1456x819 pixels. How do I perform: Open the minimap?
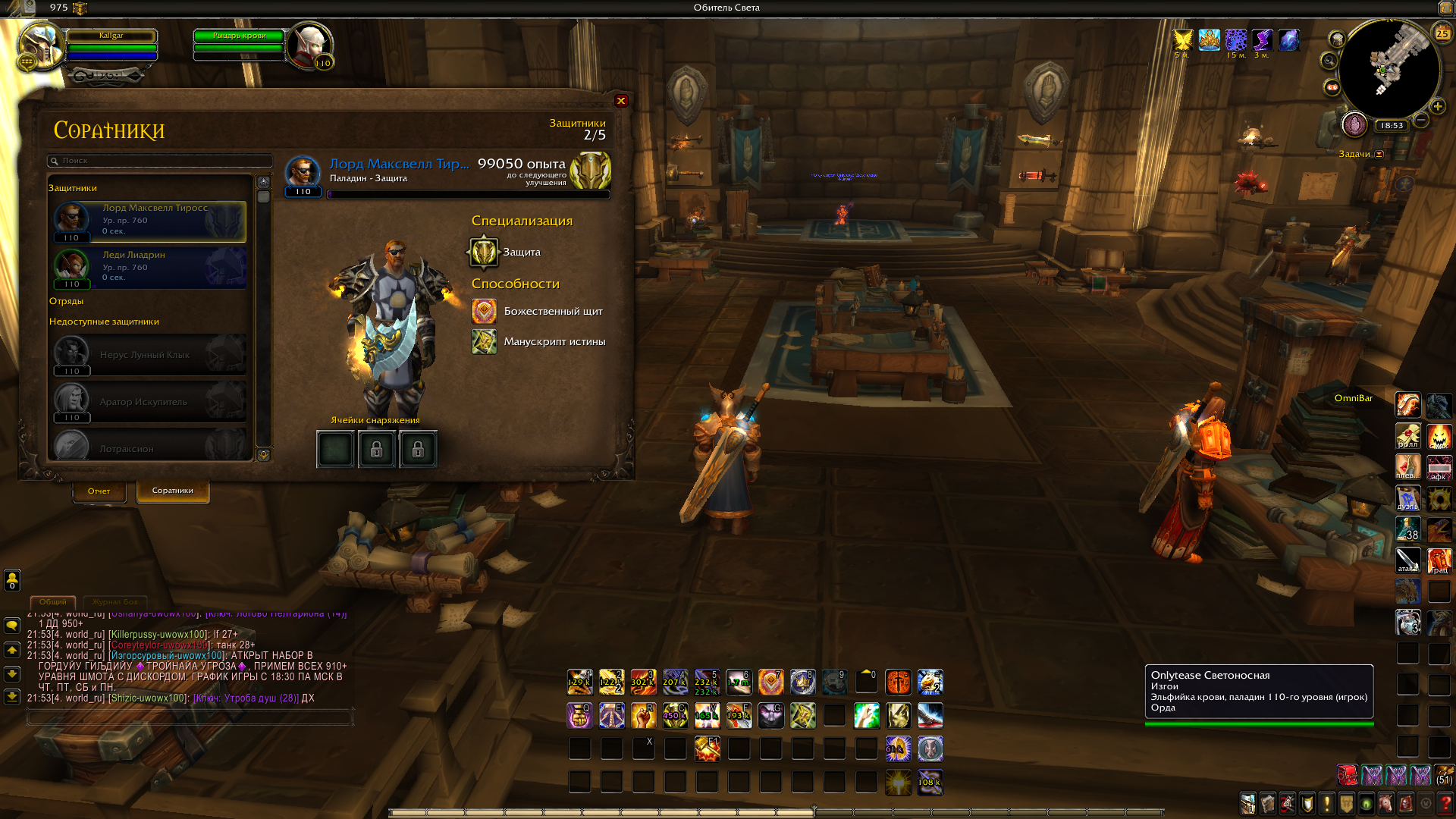pyautogui.click(x=1389, y=70)
